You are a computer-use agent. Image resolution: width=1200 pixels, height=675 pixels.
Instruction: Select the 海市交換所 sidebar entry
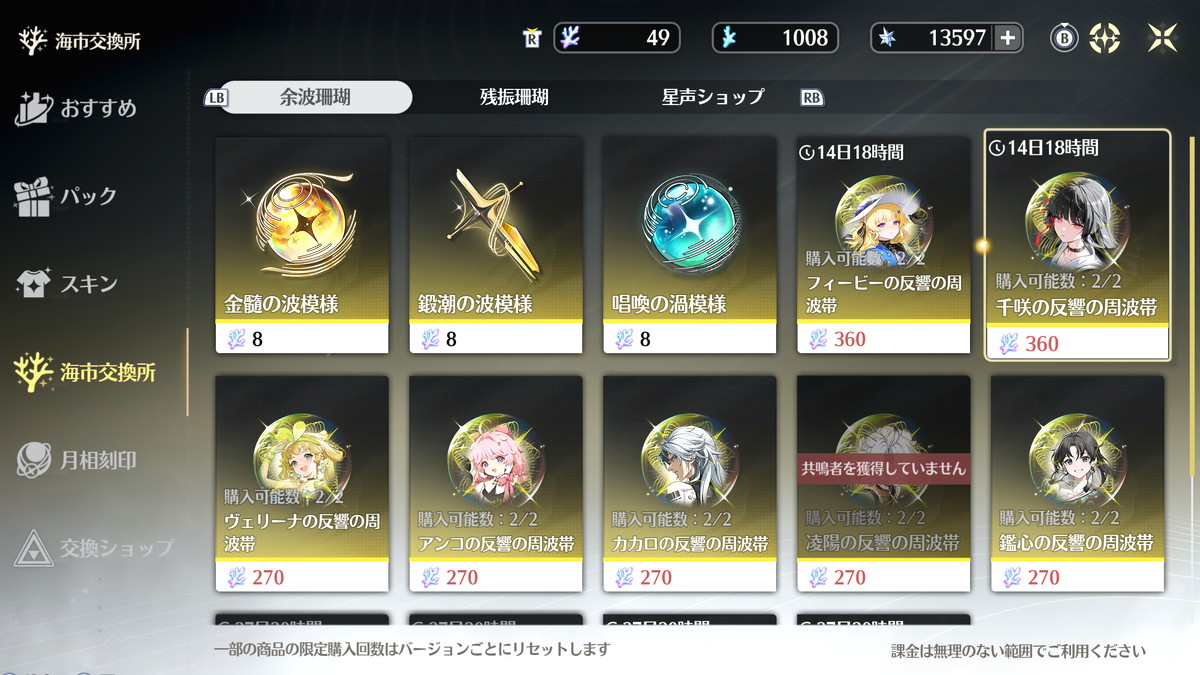(86, 372)
